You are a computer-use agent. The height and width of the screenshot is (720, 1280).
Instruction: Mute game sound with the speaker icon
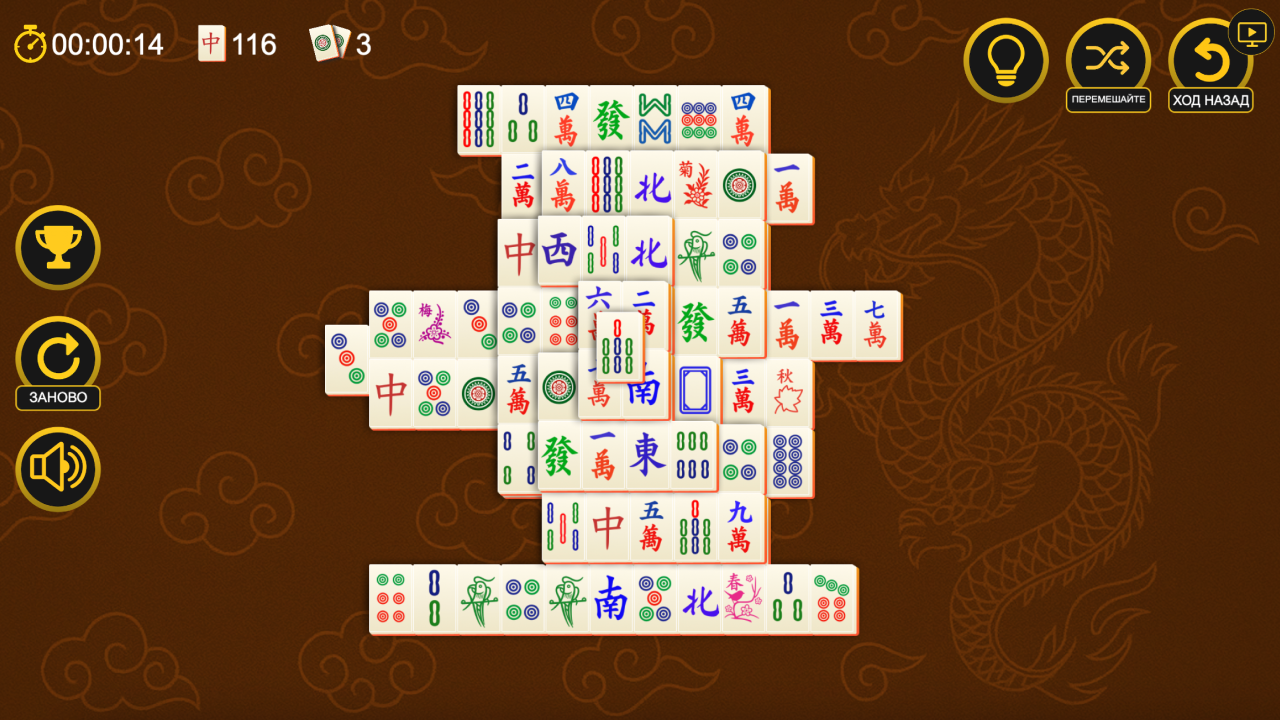click(57, 468)
